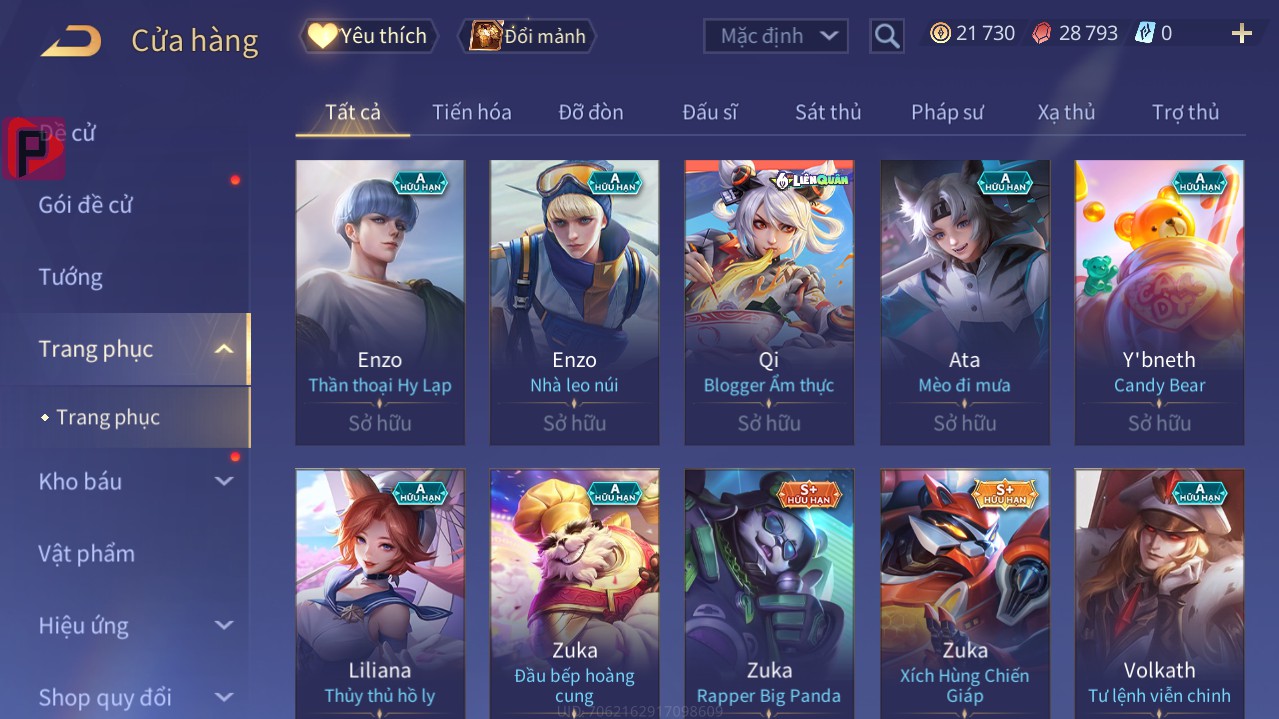1279x719 pixels.
Task: Open the Gói đề cử menu entry
Action: [86, 205]
